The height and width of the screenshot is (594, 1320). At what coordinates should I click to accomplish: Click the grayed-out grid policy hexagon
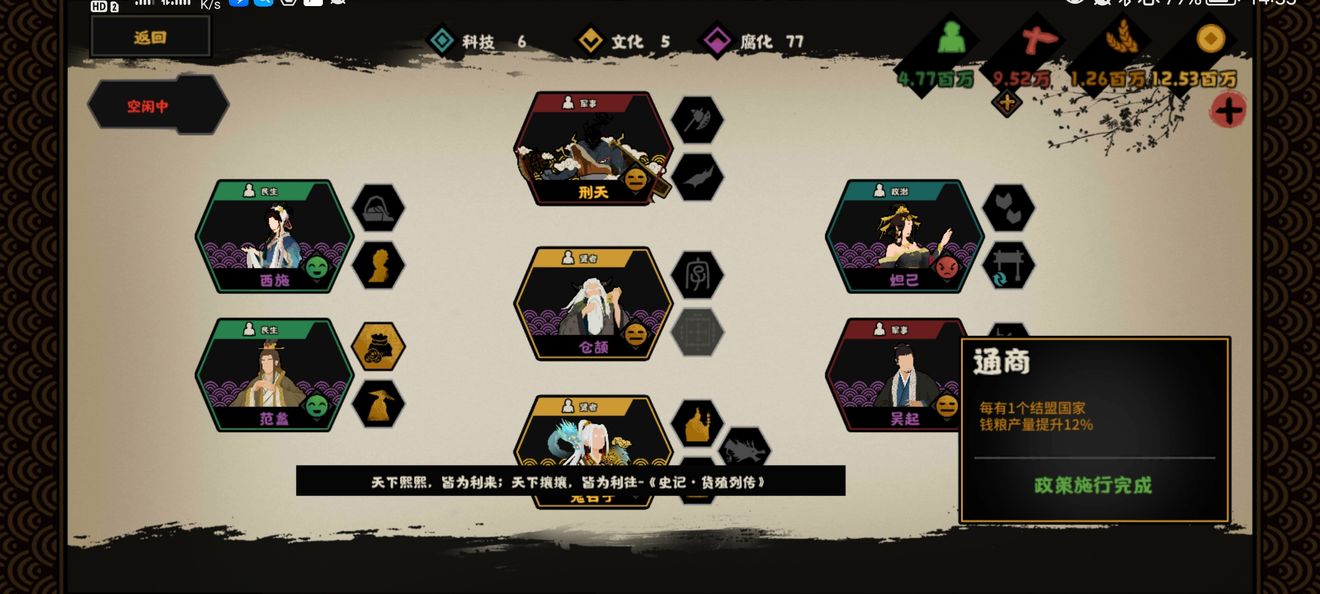pyautogui.click(x=697, y=332)
